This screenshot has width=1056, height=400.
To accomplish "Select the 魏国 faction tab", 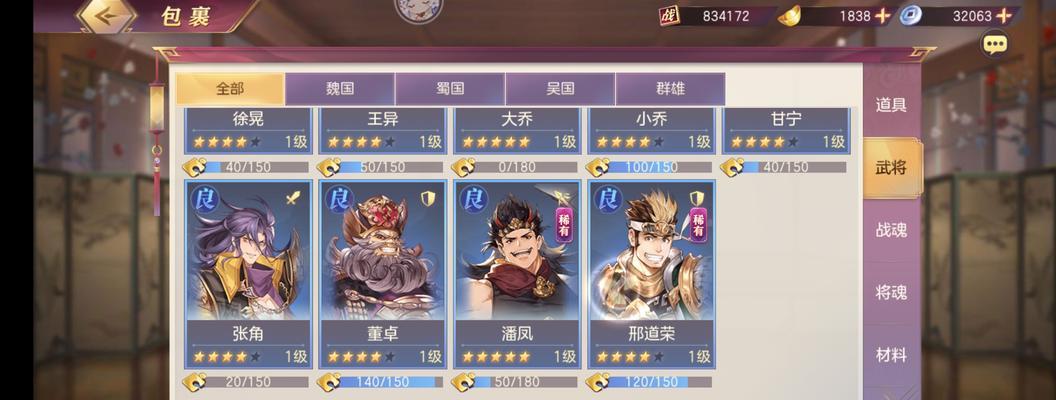I will (x=340, y=88).
